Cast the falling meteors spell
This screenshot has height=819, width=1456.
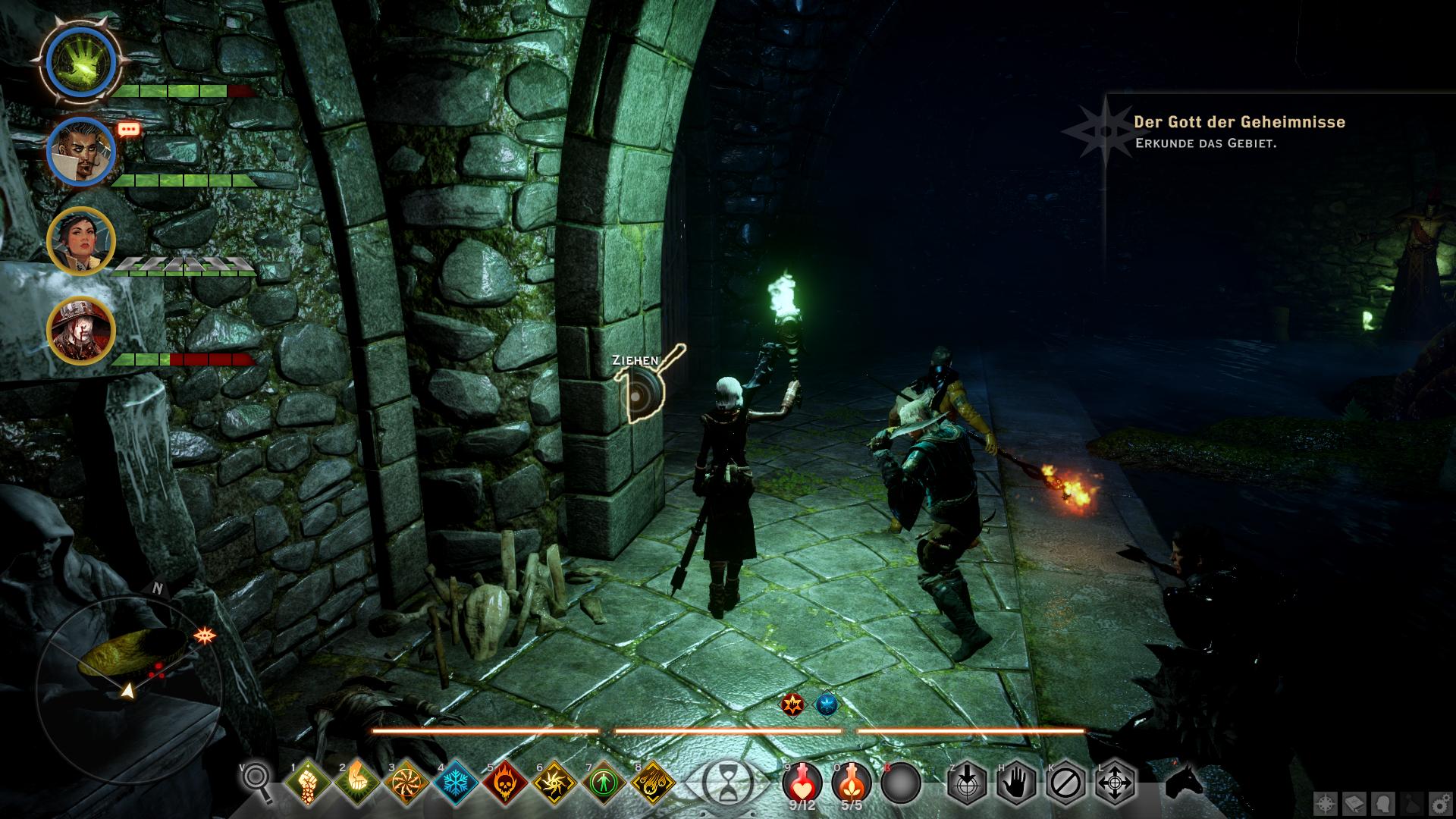tap(654, 782)
